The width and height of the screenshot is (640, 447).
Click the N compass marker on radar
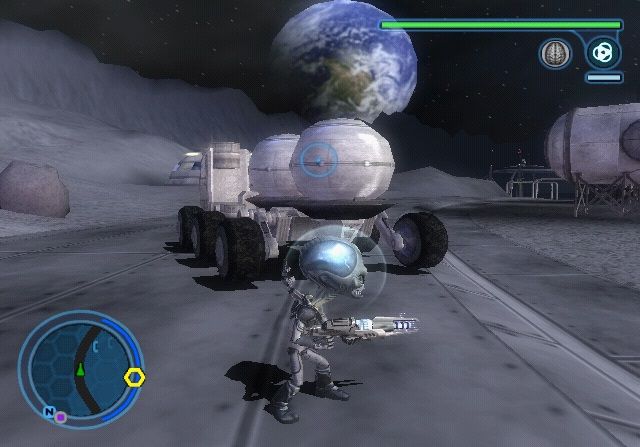(48, 411)
